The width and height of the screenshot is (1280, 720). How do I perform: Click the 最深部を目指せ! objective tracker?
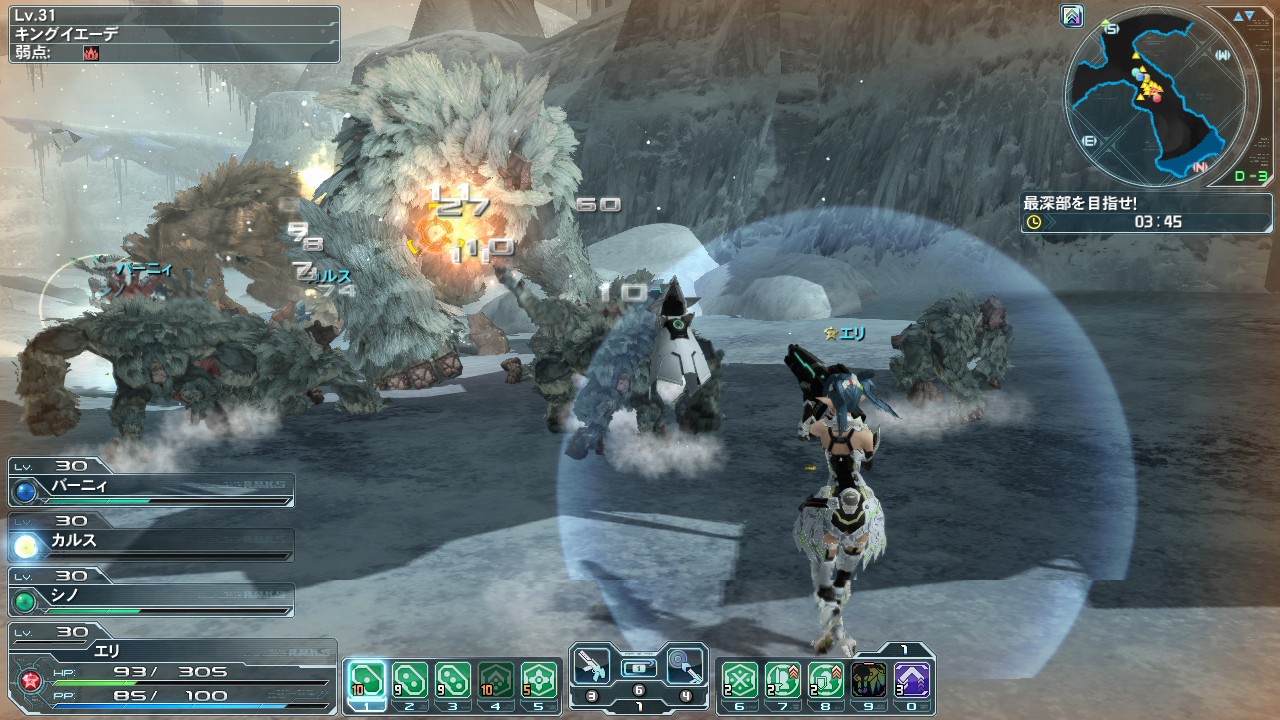[1146, 212]
